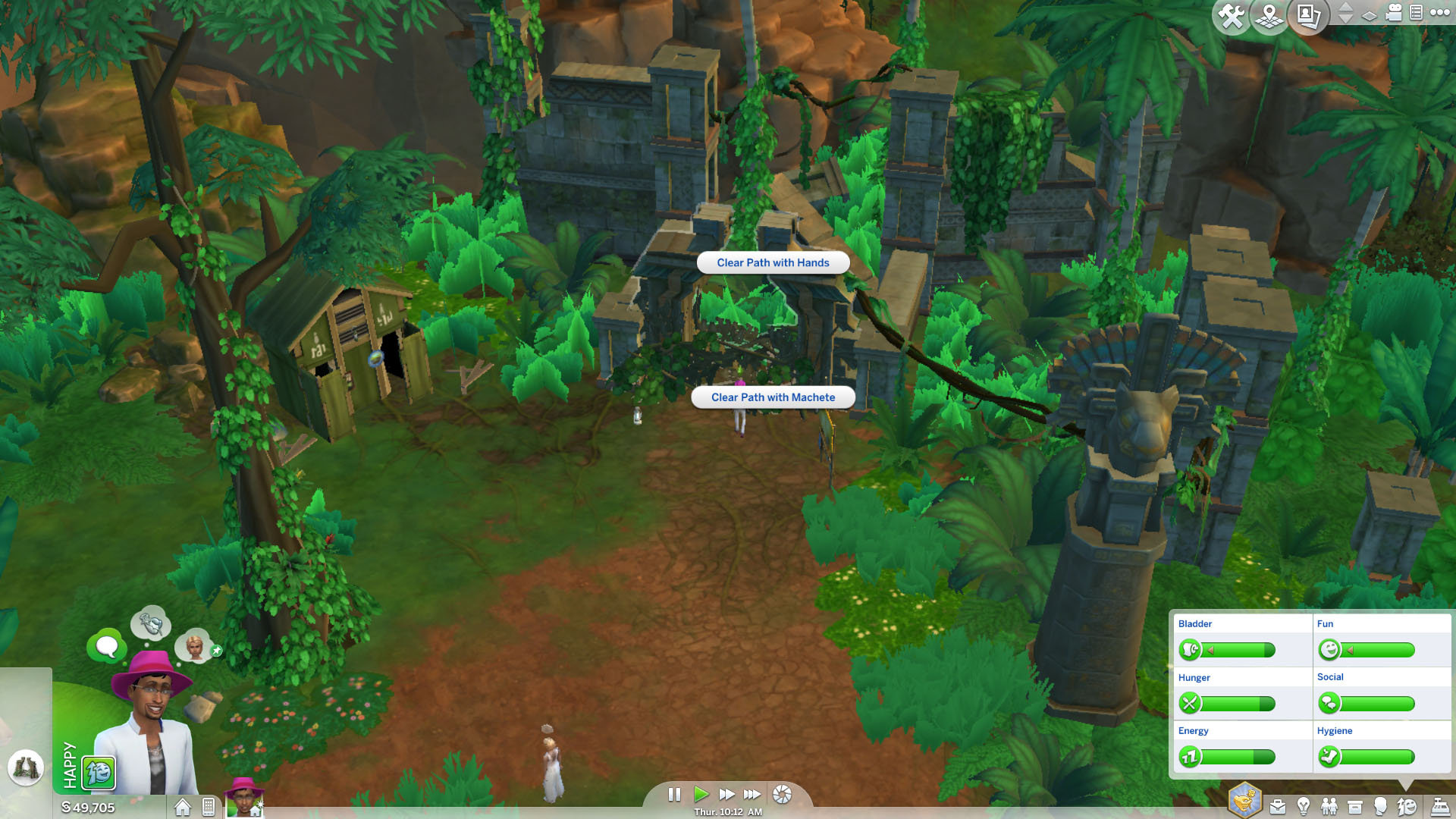This screenshot has width=1456, height=819.
Task: Switch to the map view
Action: pyautogui.click(x=1268, y=13)
